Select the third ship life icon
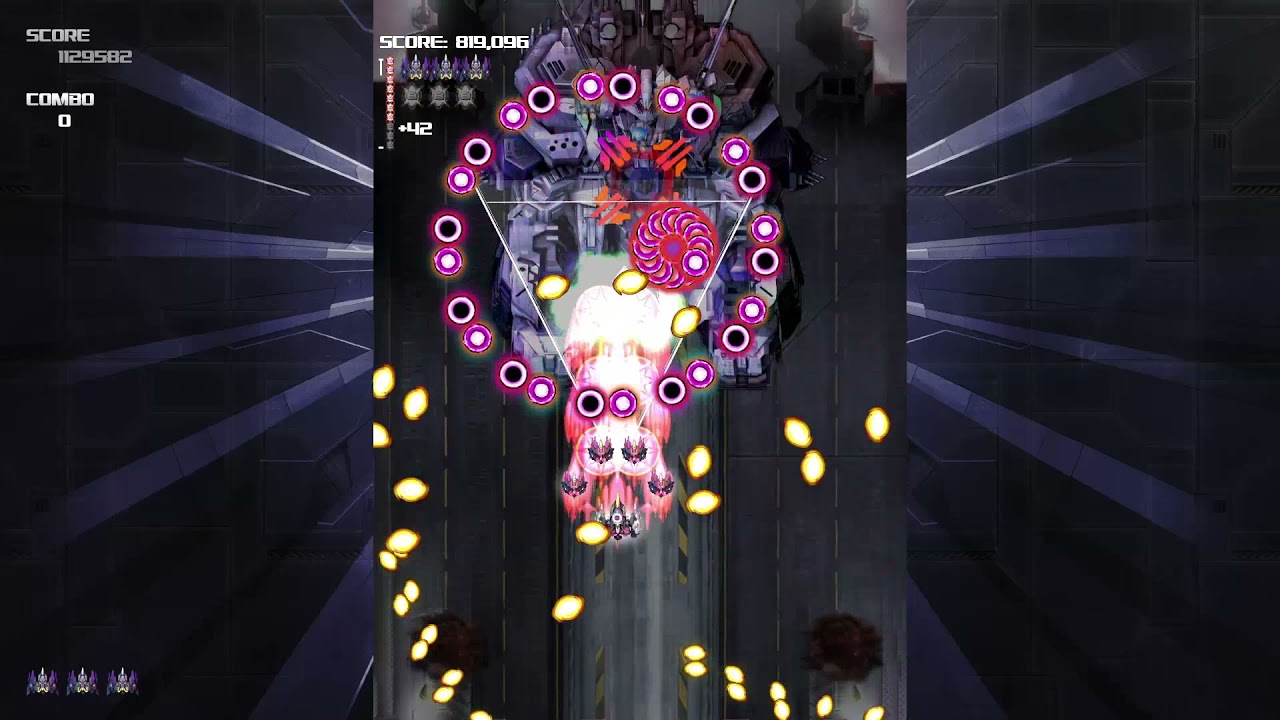 click(476, 67)
